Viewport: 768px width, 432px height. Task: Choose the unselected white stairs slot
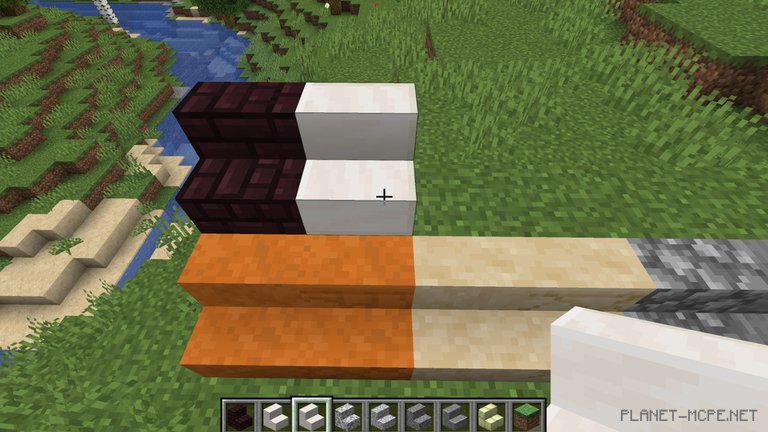point(275,414)
